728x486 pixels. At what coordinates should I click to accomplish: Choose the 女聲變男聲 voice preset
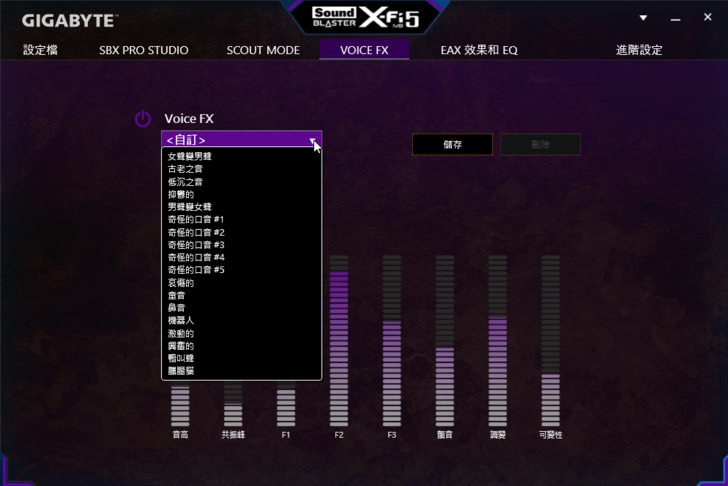190,156
